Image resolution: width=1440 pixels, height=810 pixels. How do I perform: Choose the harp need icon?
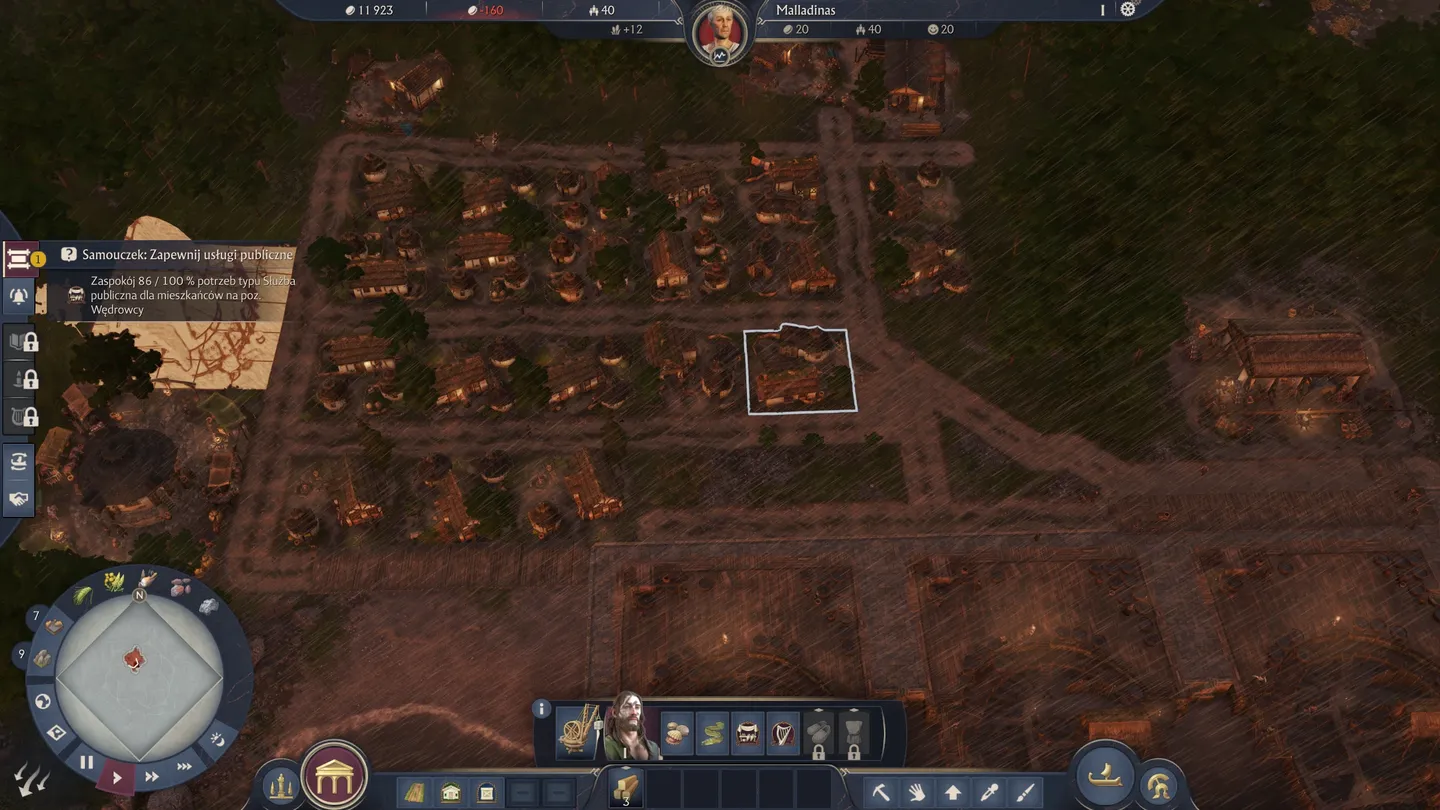783,733
